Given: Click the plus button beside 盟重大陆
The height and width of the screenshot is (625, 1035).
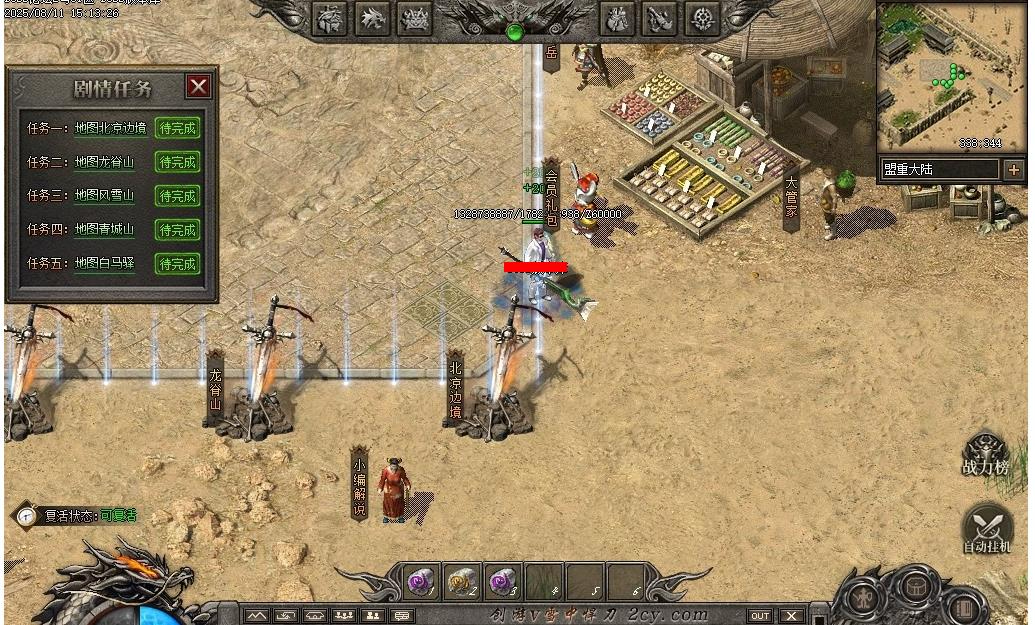Looking at the screenshot, I should pyautogui.click(x=1013, y=170).
